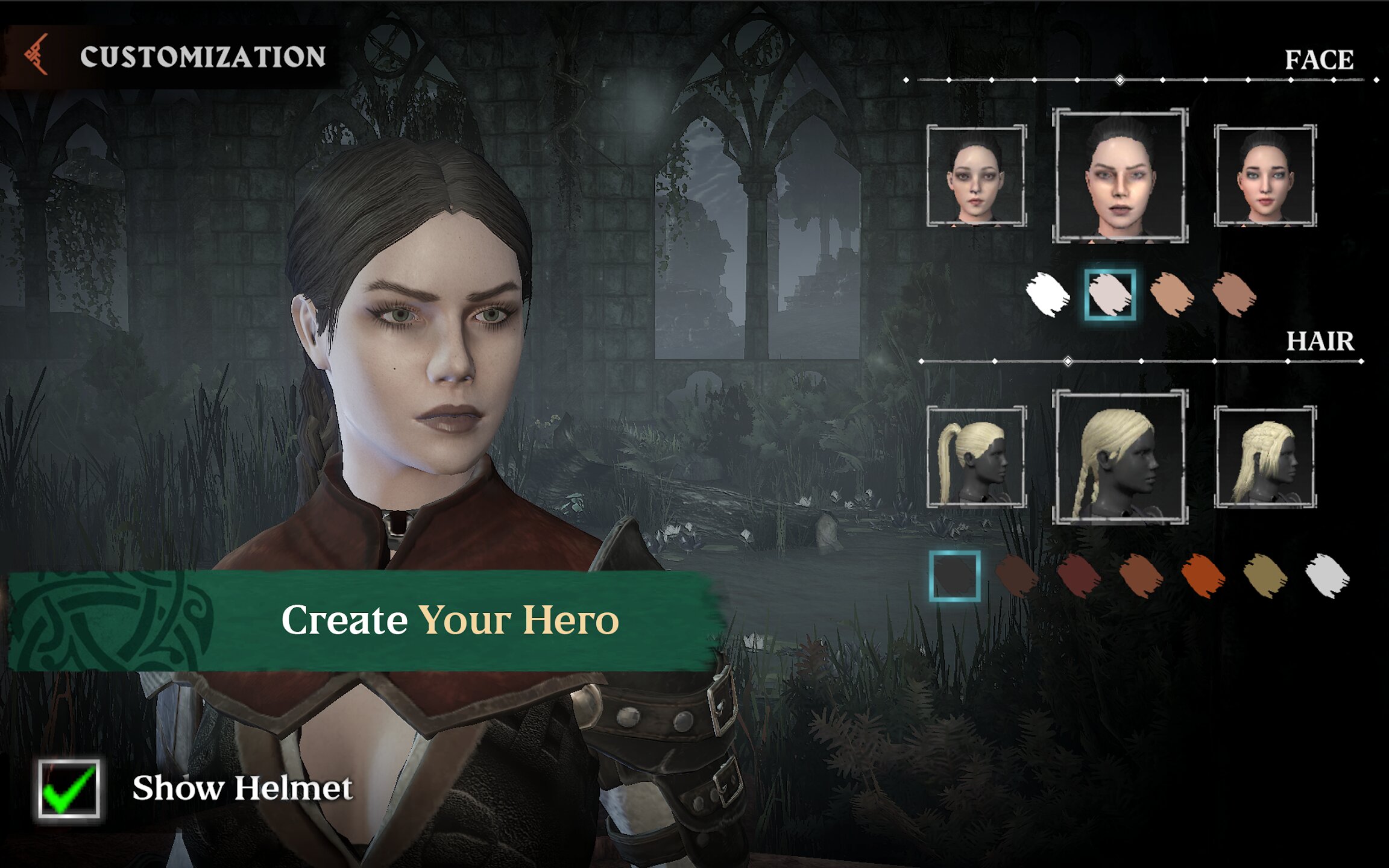This screenshot has height=868, width=1389.
Task: Pick the right face with teal eyes
Action: [1265, 175]
